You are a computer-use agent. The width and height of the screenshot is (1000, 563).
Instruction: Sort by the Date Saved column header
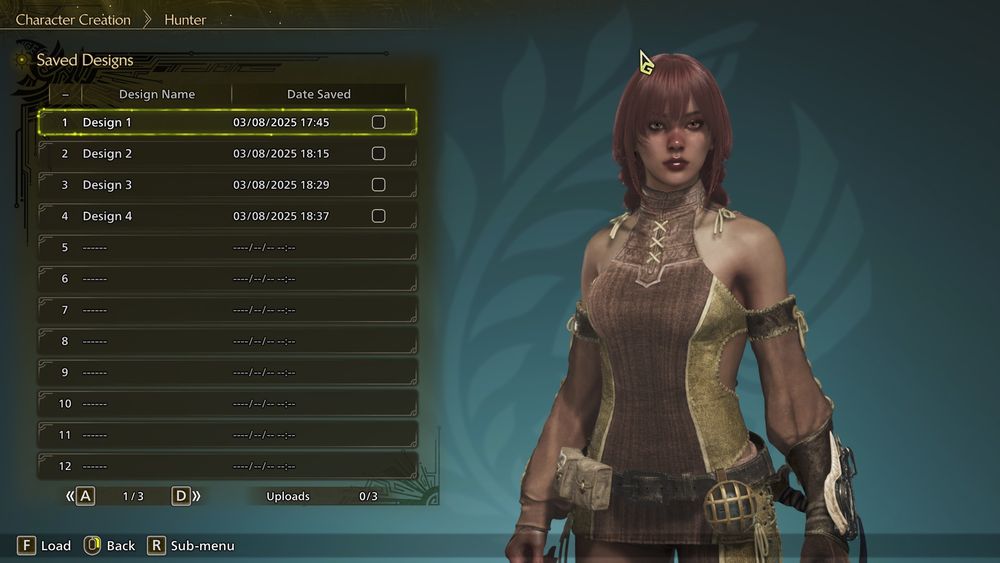click(x=318, y=94)
